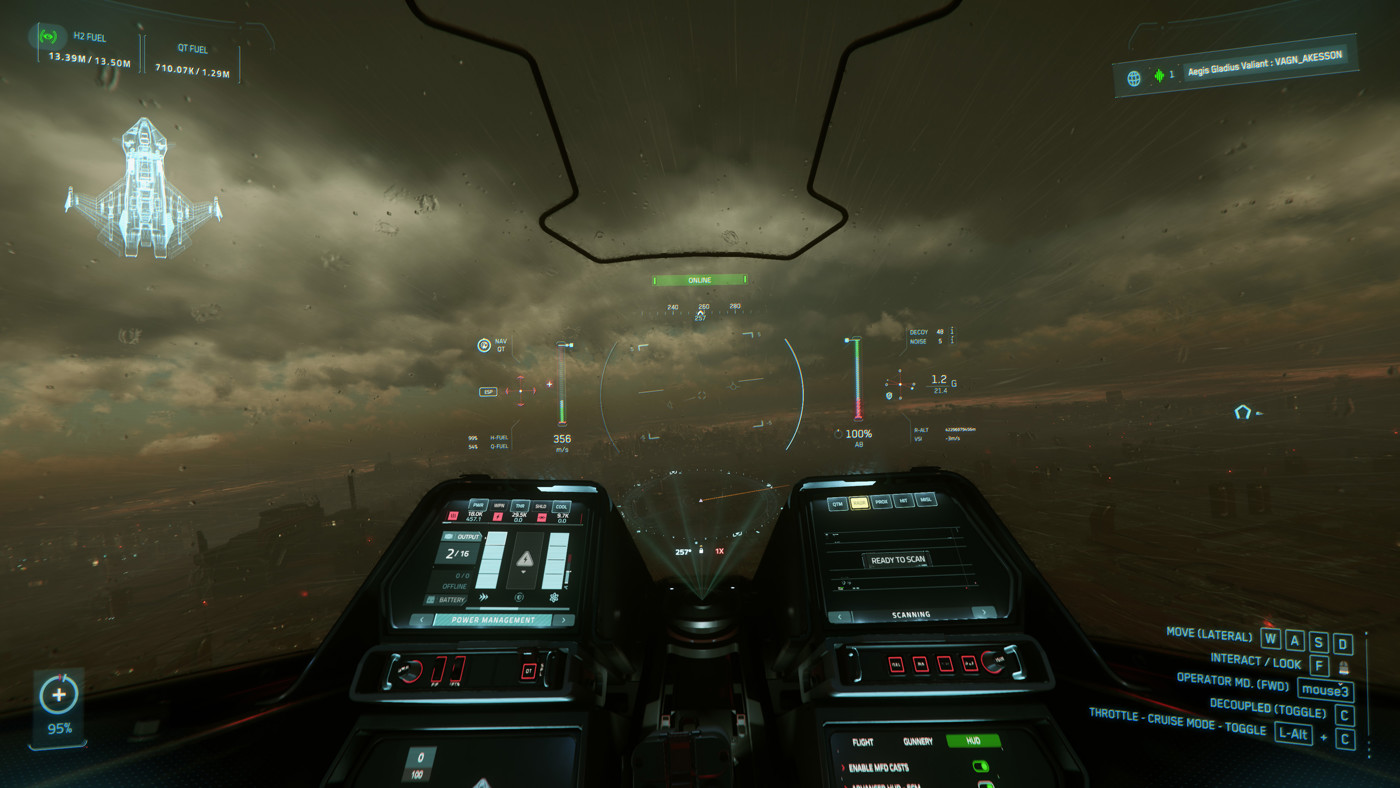
Task: Click the coolers icon below the right power bar
Action: click(554, 598)
